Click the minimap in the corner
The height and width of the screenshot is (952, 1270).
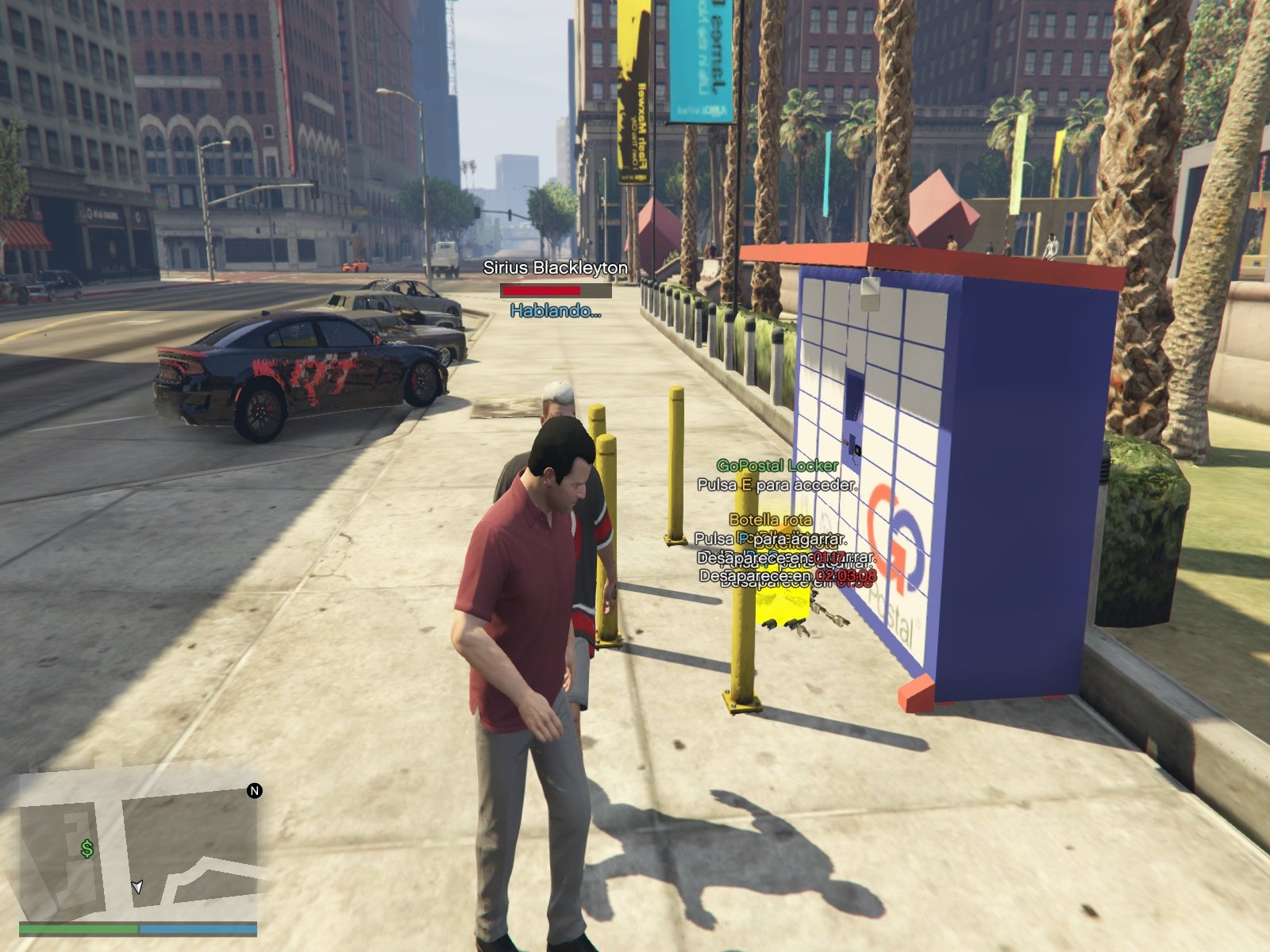(x=138, y=847)
